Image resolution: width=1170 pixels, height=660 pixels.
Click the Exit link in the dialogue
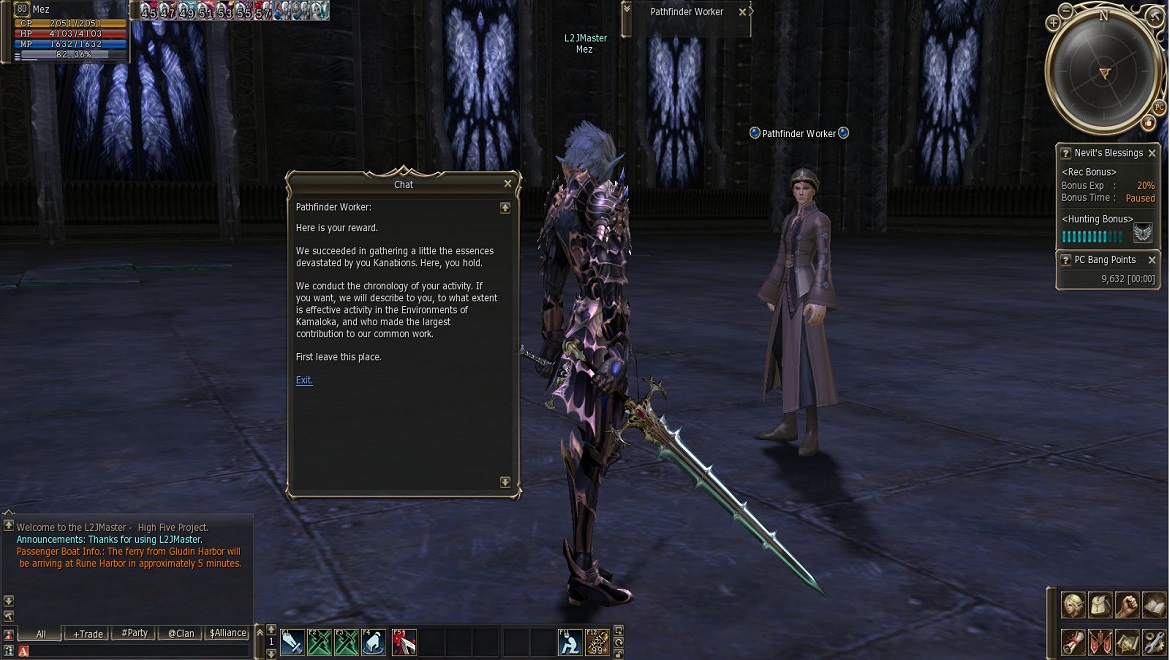tap(304, 380)
